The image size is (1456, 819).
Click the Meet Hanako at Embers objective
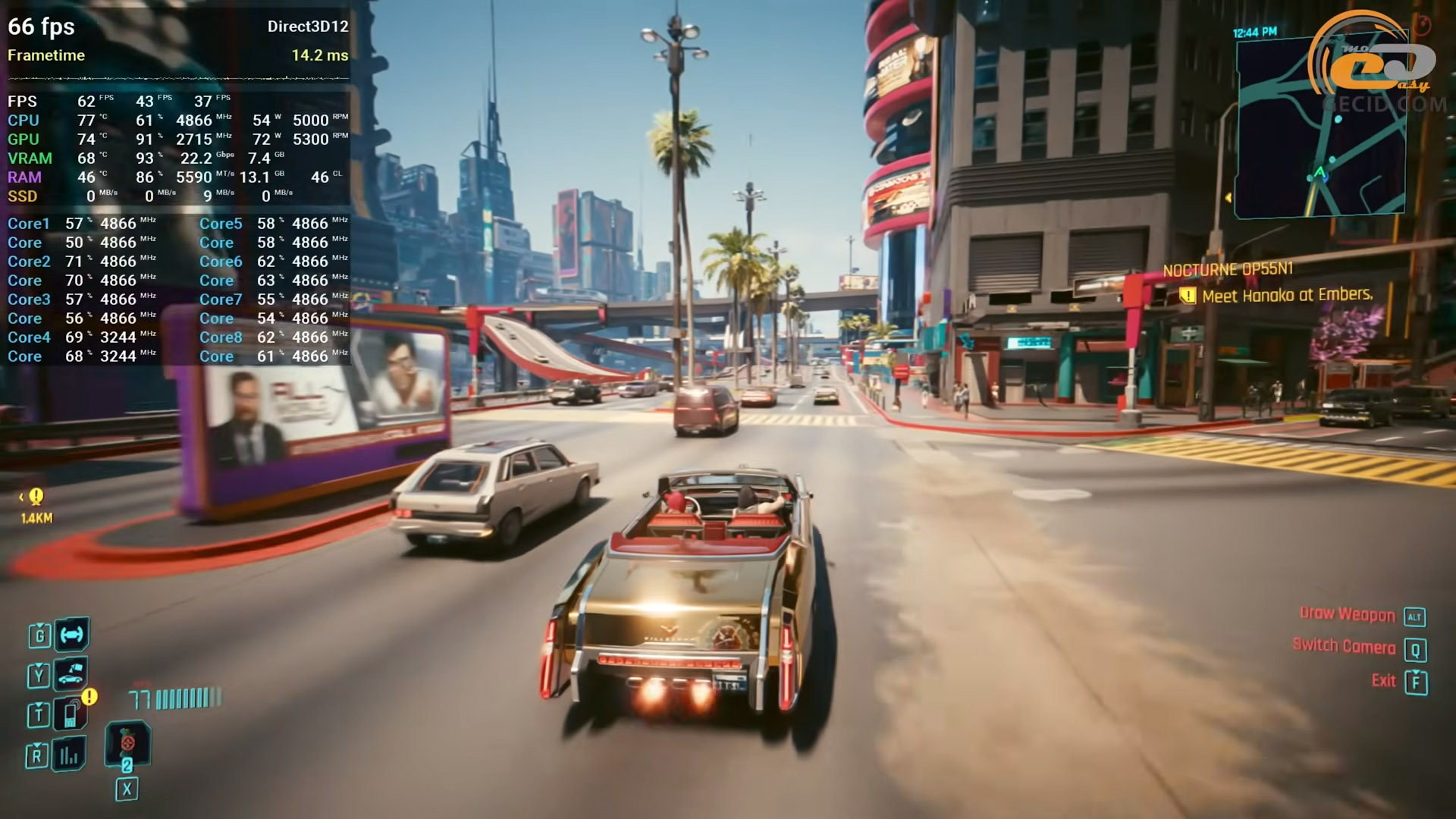(1287, 295)
